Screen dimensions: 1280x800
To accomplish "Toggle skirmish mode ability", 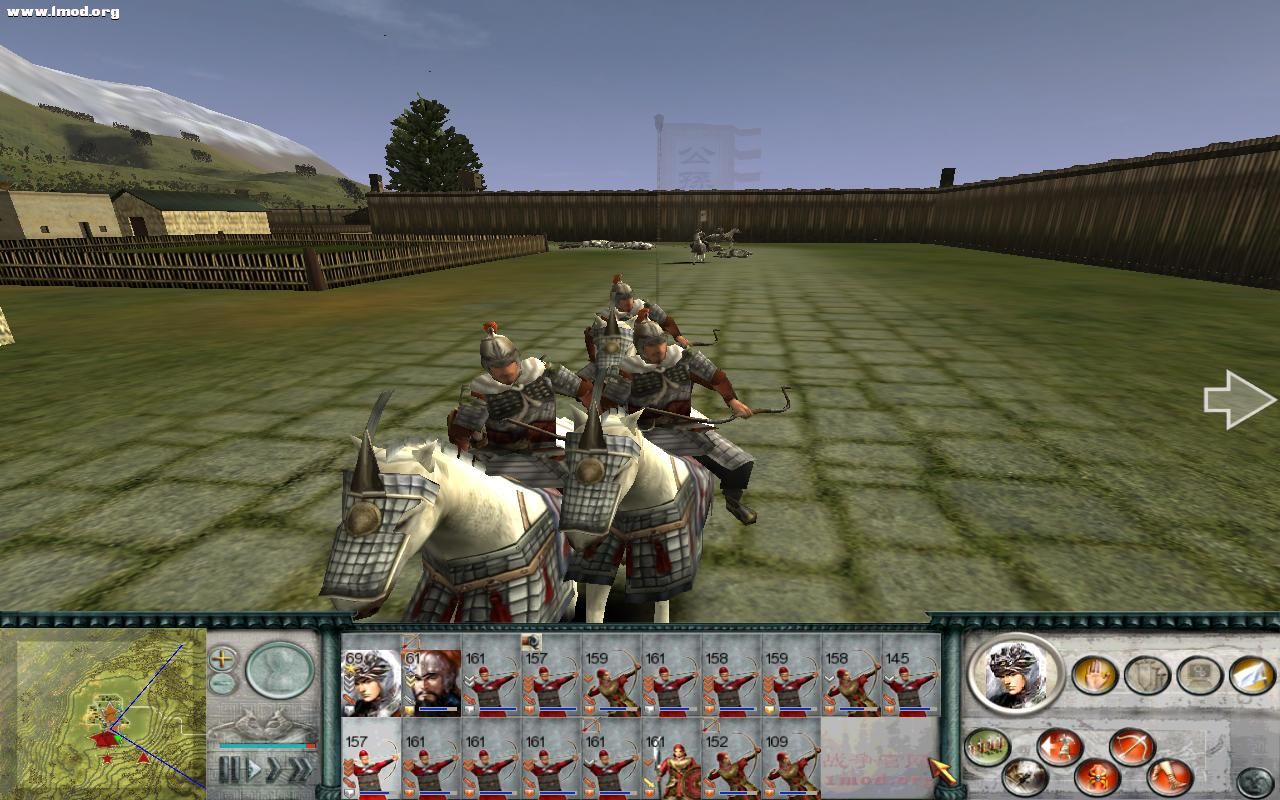I will click(x=1096, y=778).
